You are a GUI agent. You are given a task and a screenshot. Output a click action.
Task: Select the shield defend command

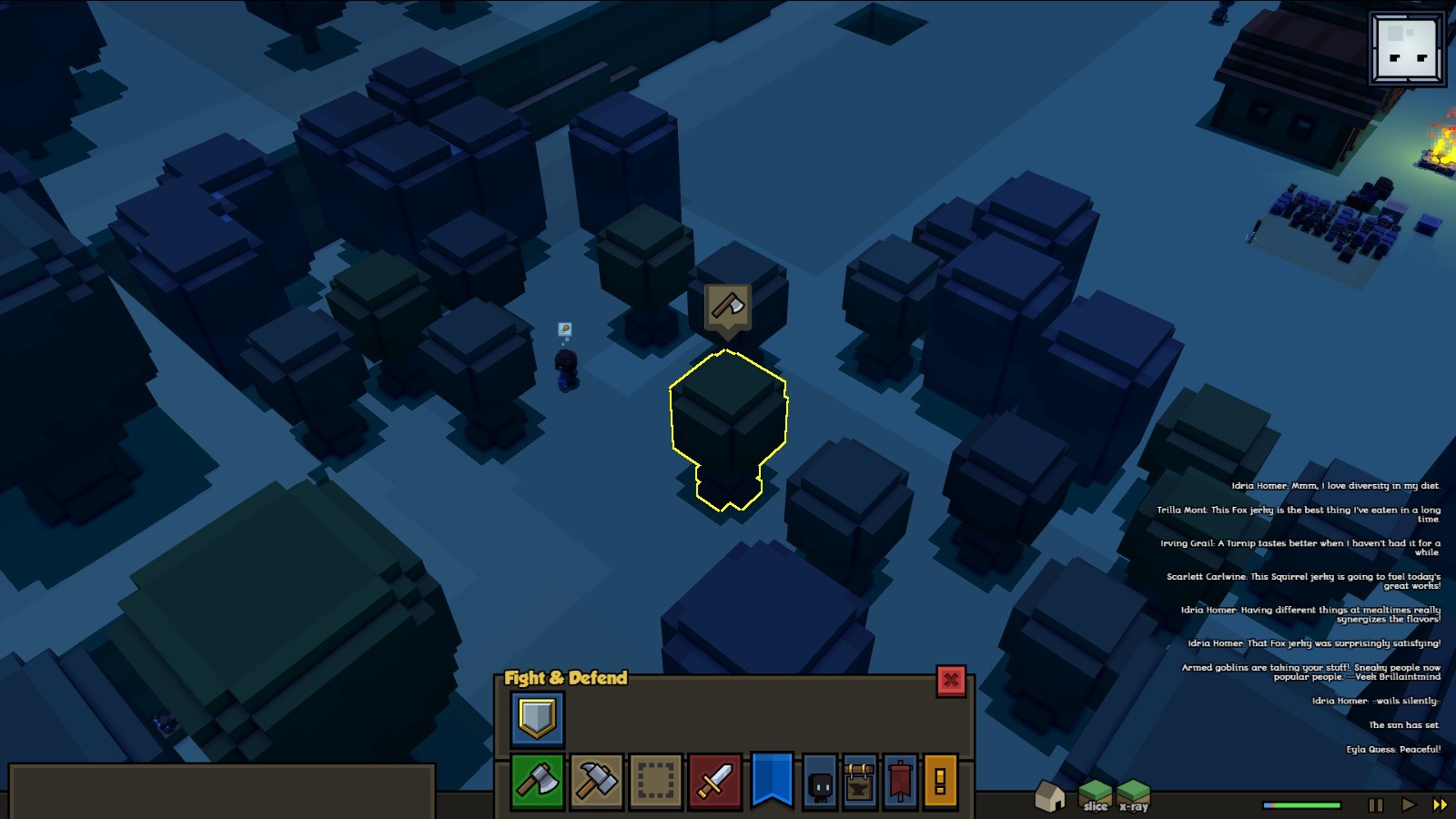(x=537, y=719)
